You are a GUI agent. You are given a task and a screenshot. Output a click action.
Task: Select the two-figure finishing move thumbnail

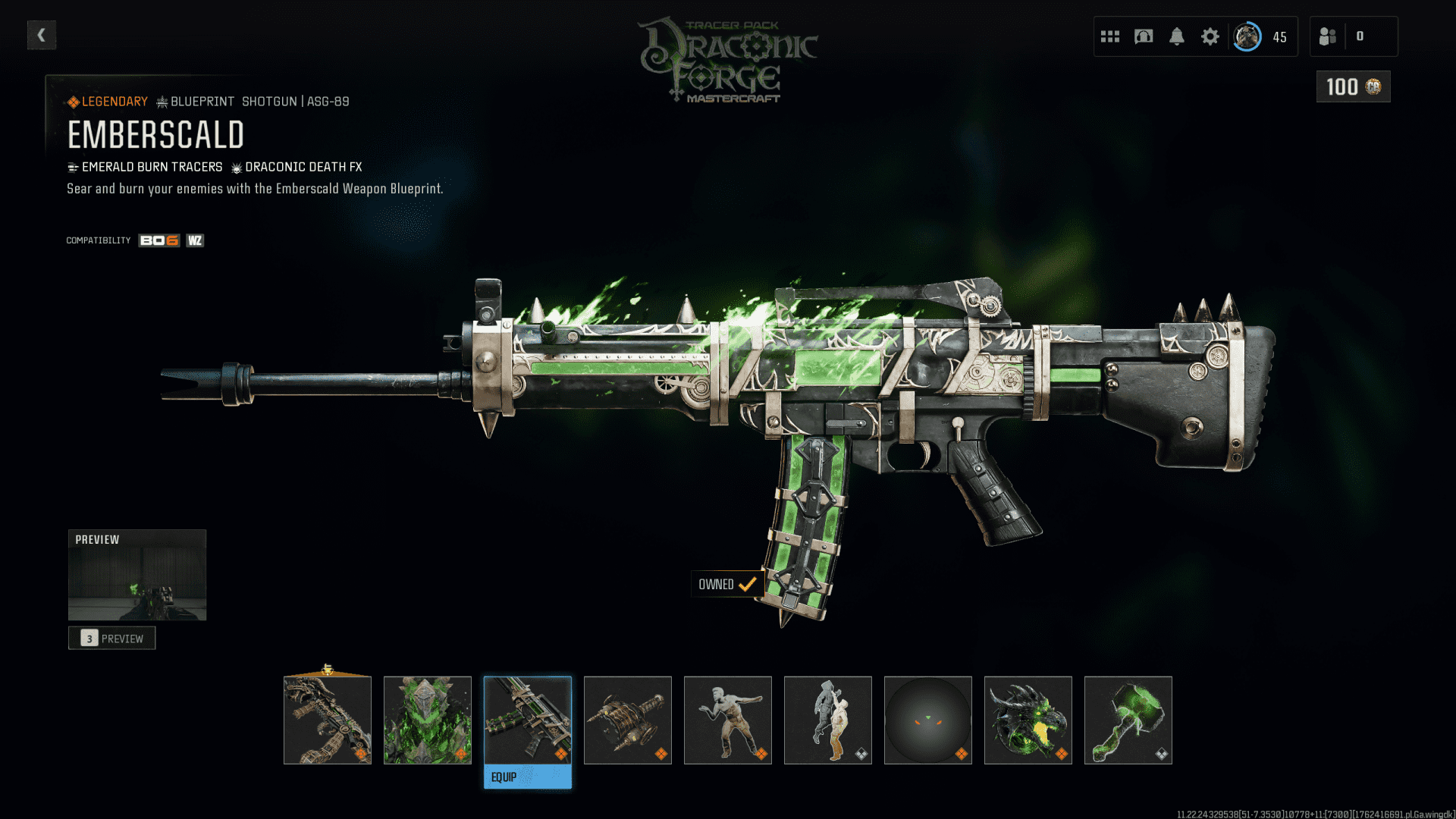[x=828, y=720]
